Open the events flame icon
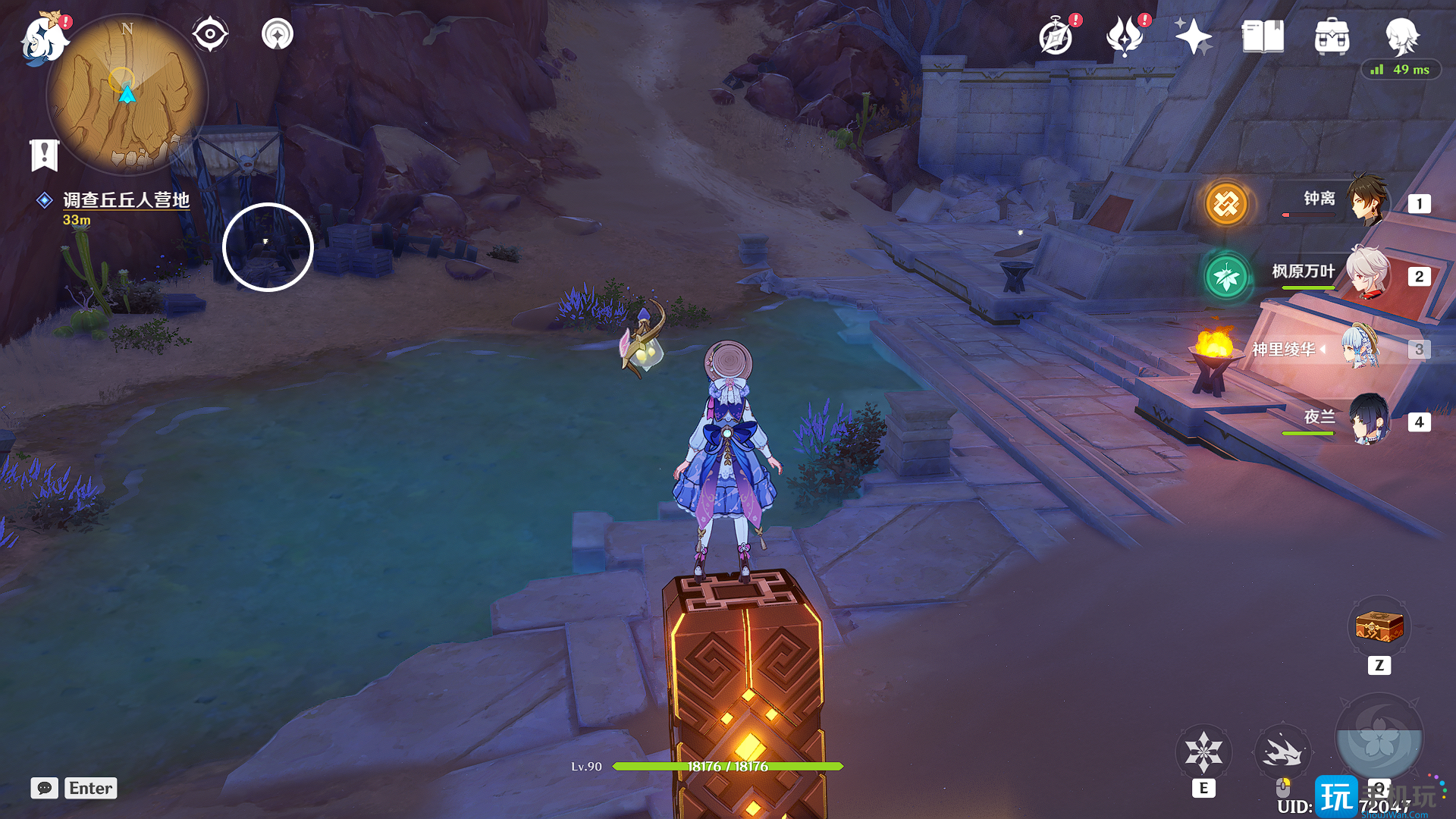Viewport: 1456px width, 819px height. pyautogui.click(x=1125, y=36)
